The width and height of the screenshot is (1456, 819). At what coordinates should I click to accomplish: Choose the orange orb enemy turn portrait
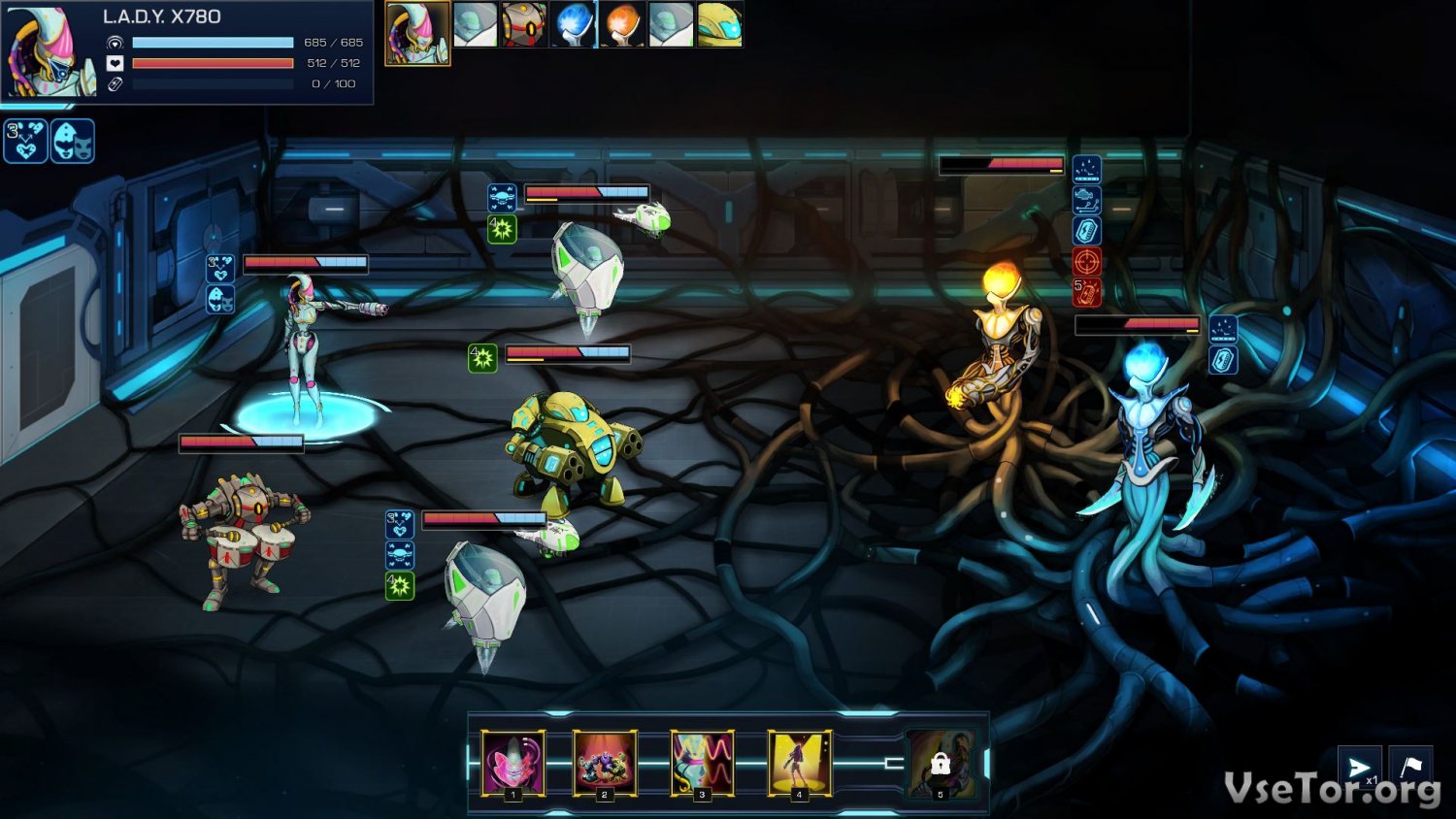pos(621,25)
